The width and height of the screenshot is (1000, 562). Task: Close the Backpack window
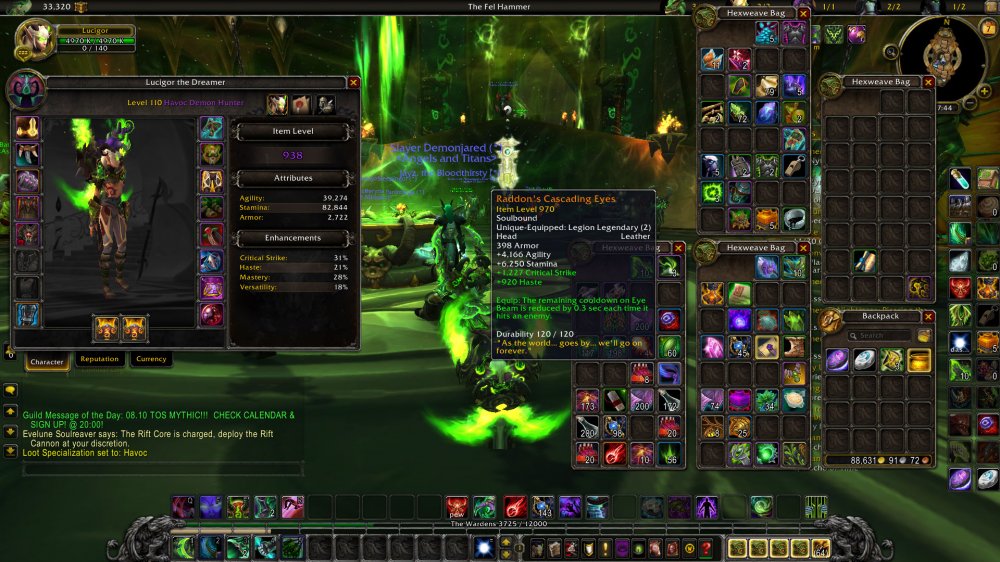[x=928, y=316]
